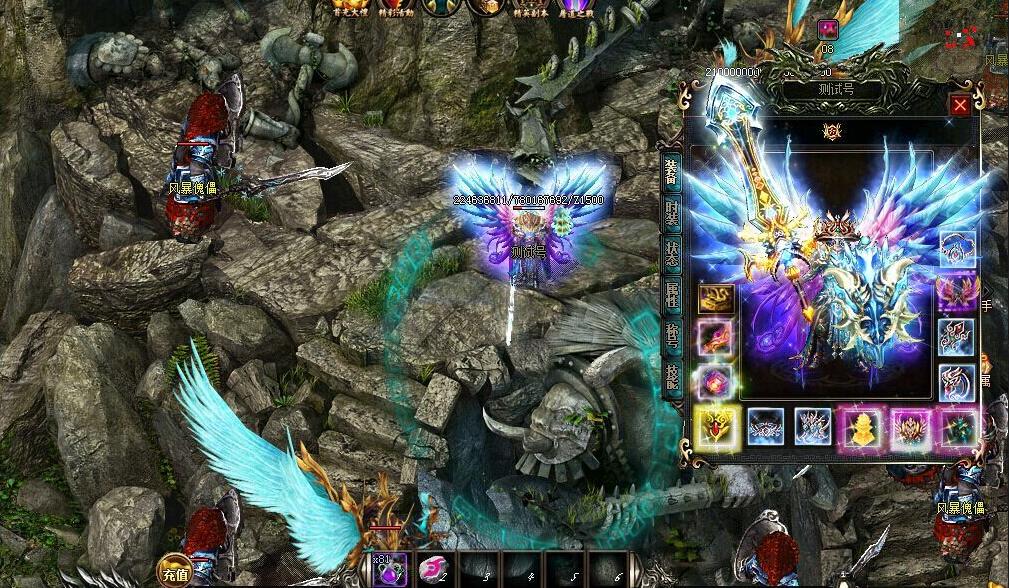This screenshot has height=588, width=1009.
Task: Open the 精彩活动 events icon
Action: (393, 8)
